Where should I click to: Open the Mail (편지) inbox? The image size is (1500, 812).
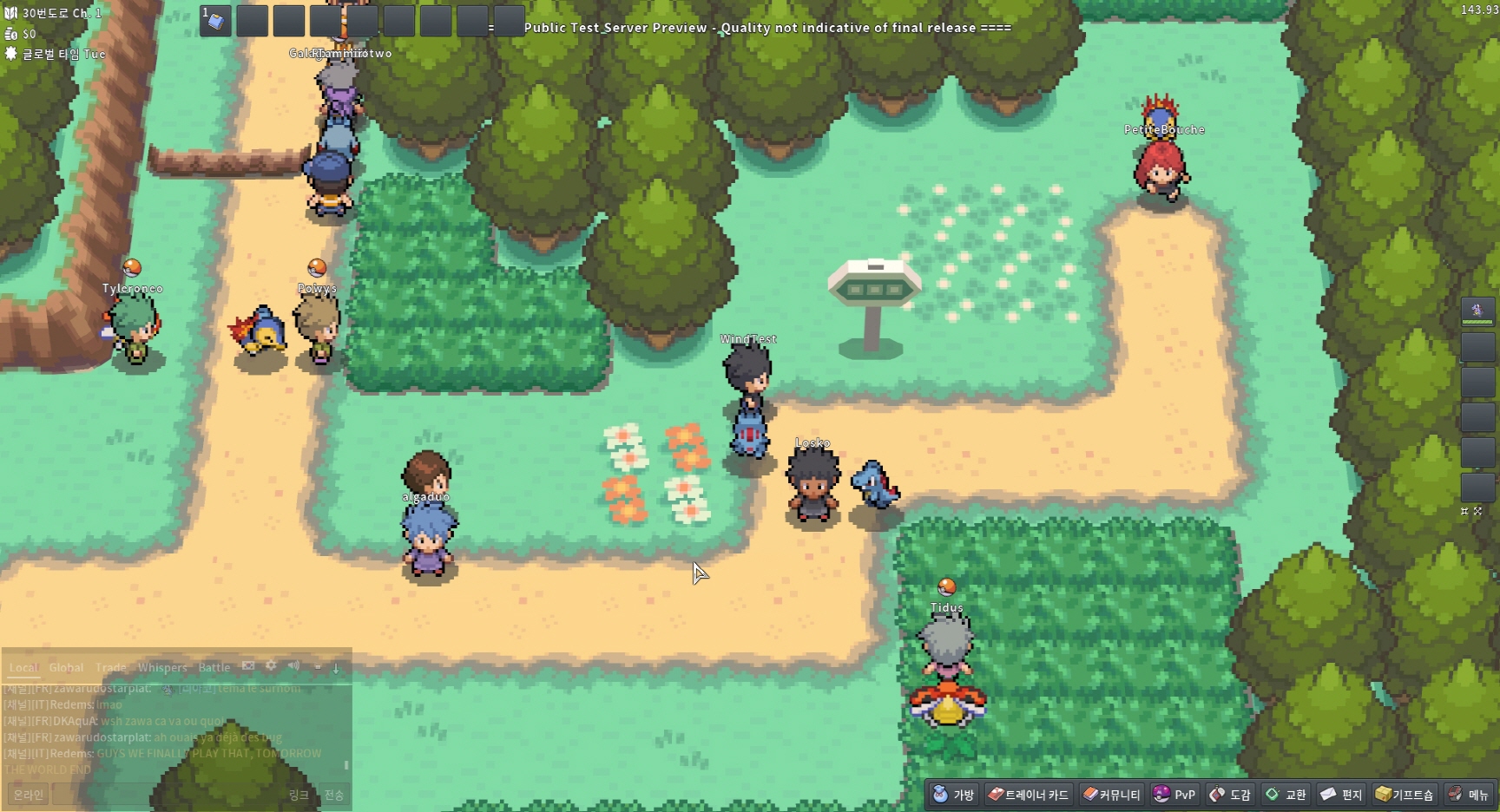click(1341, 794)
